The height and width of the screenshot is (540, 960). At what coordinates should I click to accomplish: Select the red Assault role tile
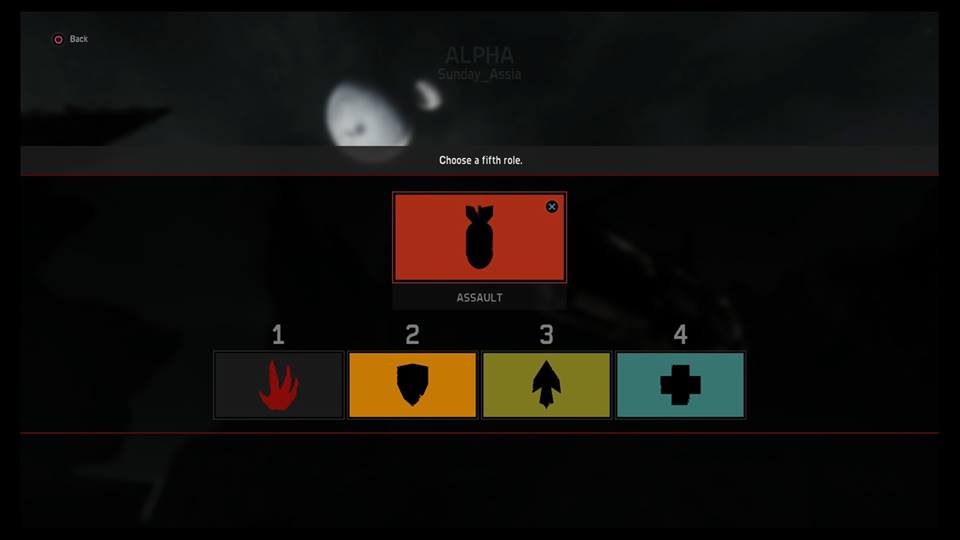[x=479, y=238]
